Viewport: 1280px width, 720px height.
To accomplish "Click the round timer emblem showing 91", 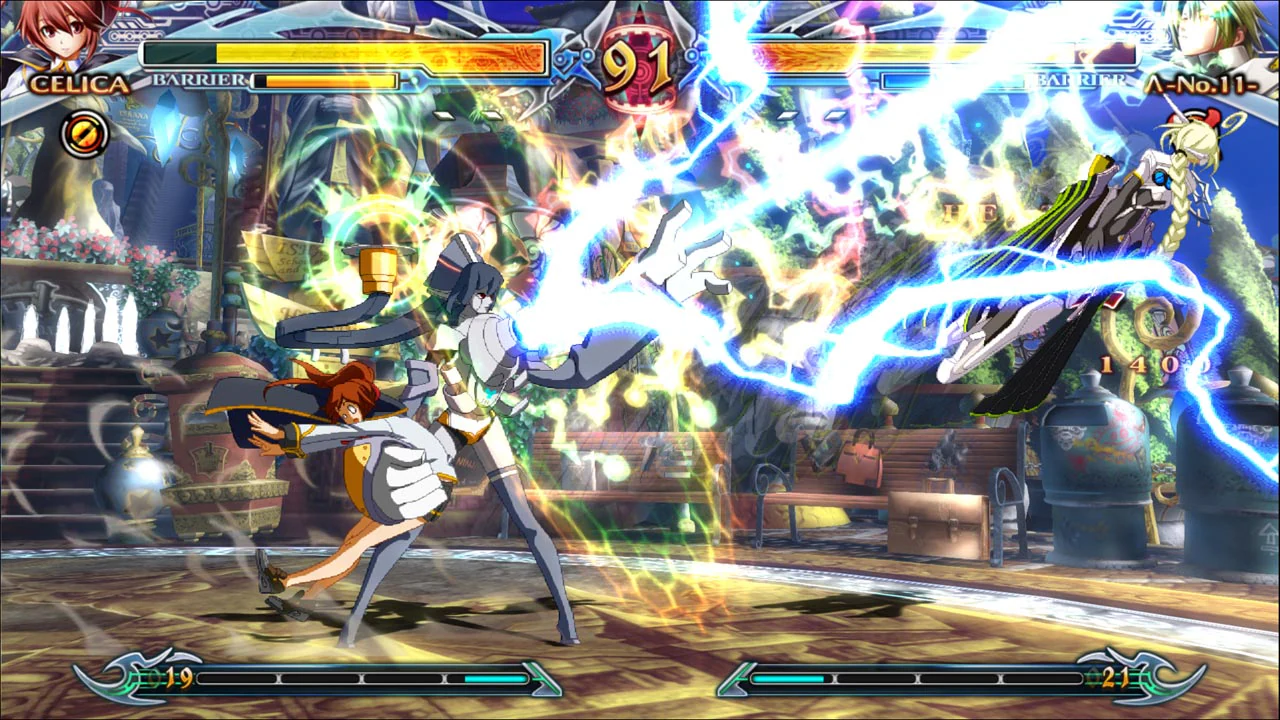I will (640, 62).
